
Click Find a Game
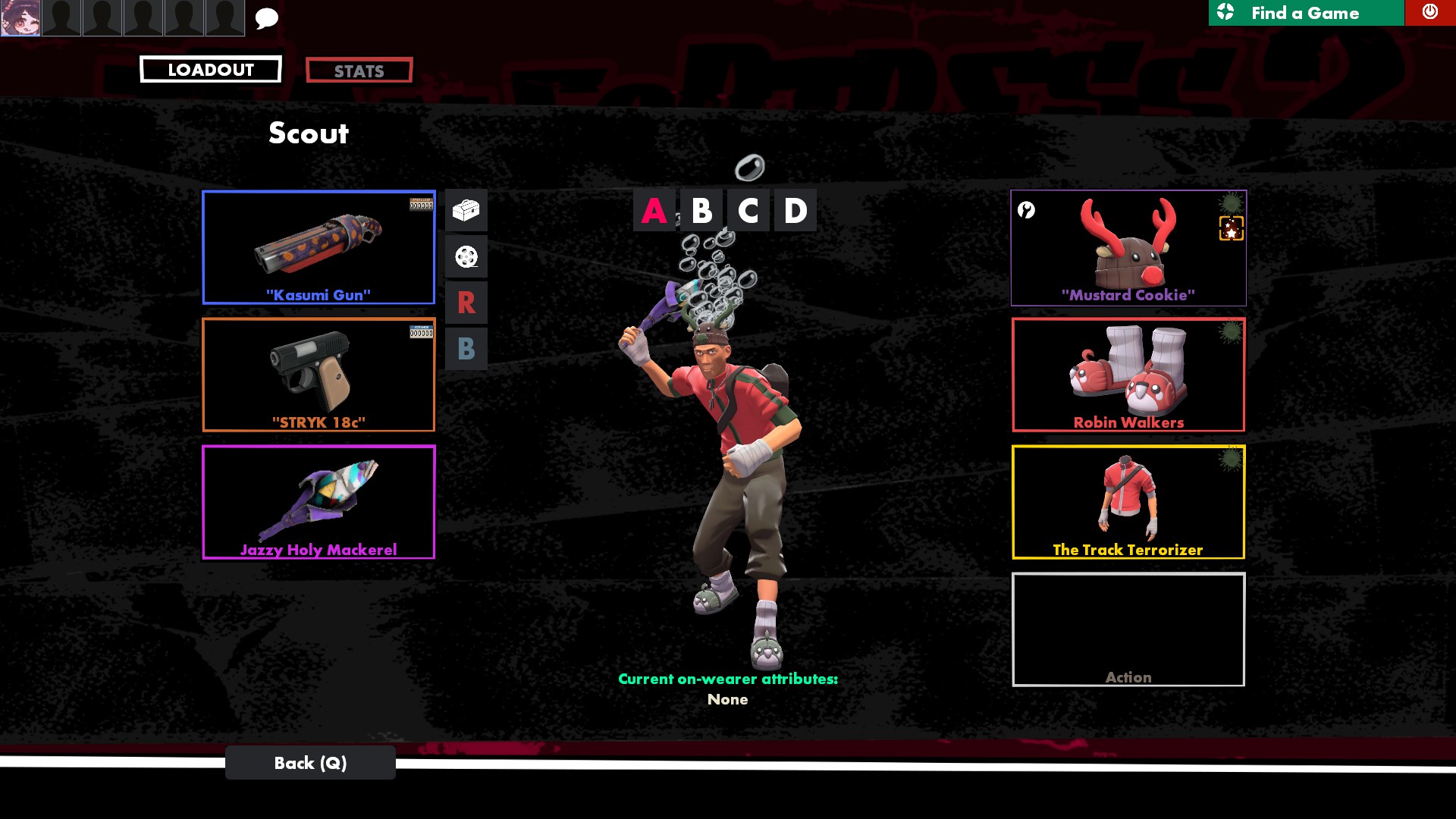click(x=1305, y=13)
